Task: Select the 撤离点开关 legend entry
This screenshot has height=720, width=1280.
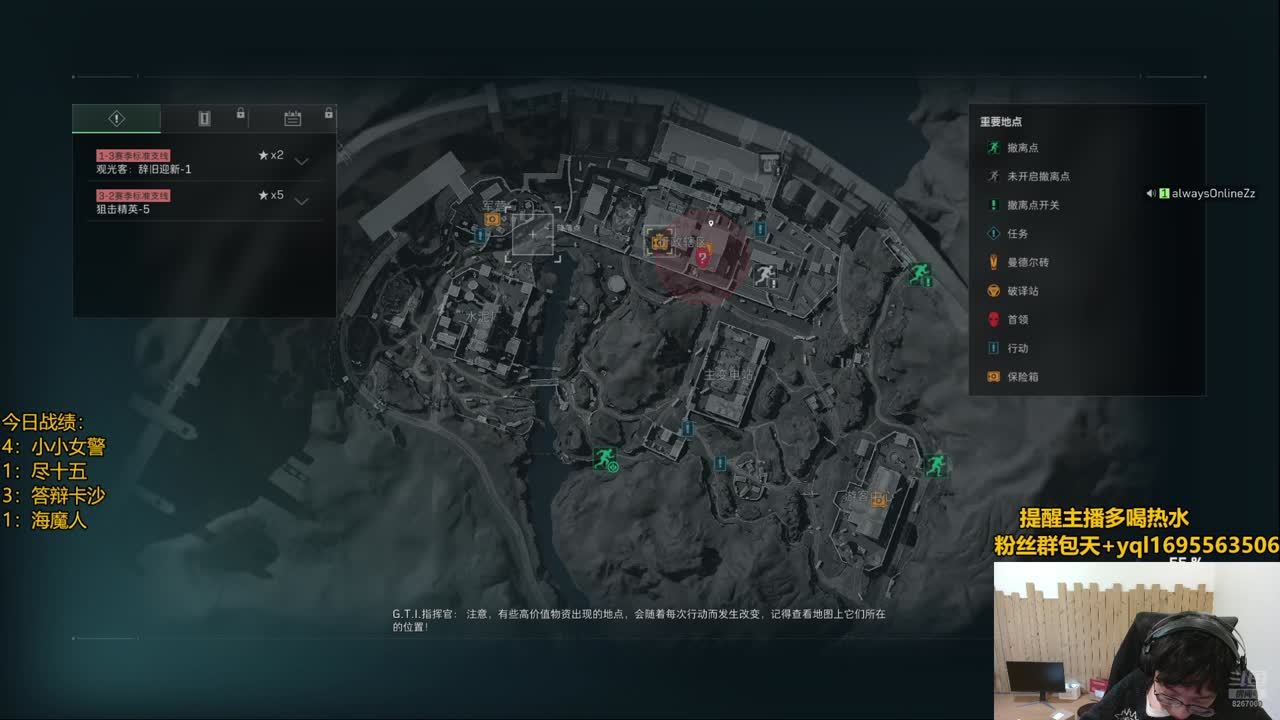Action: click(x=1033, y=205)
